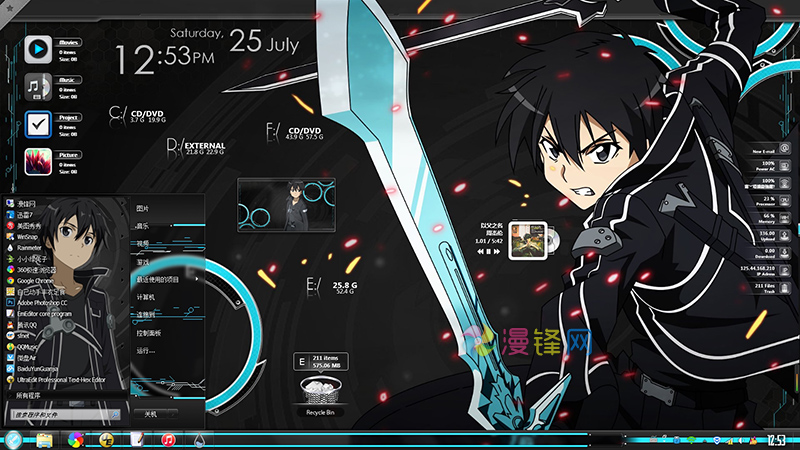Open 控制面板 in the start menu
The height and width of the screenshot is (450, 800).
[x=149, y=332]
